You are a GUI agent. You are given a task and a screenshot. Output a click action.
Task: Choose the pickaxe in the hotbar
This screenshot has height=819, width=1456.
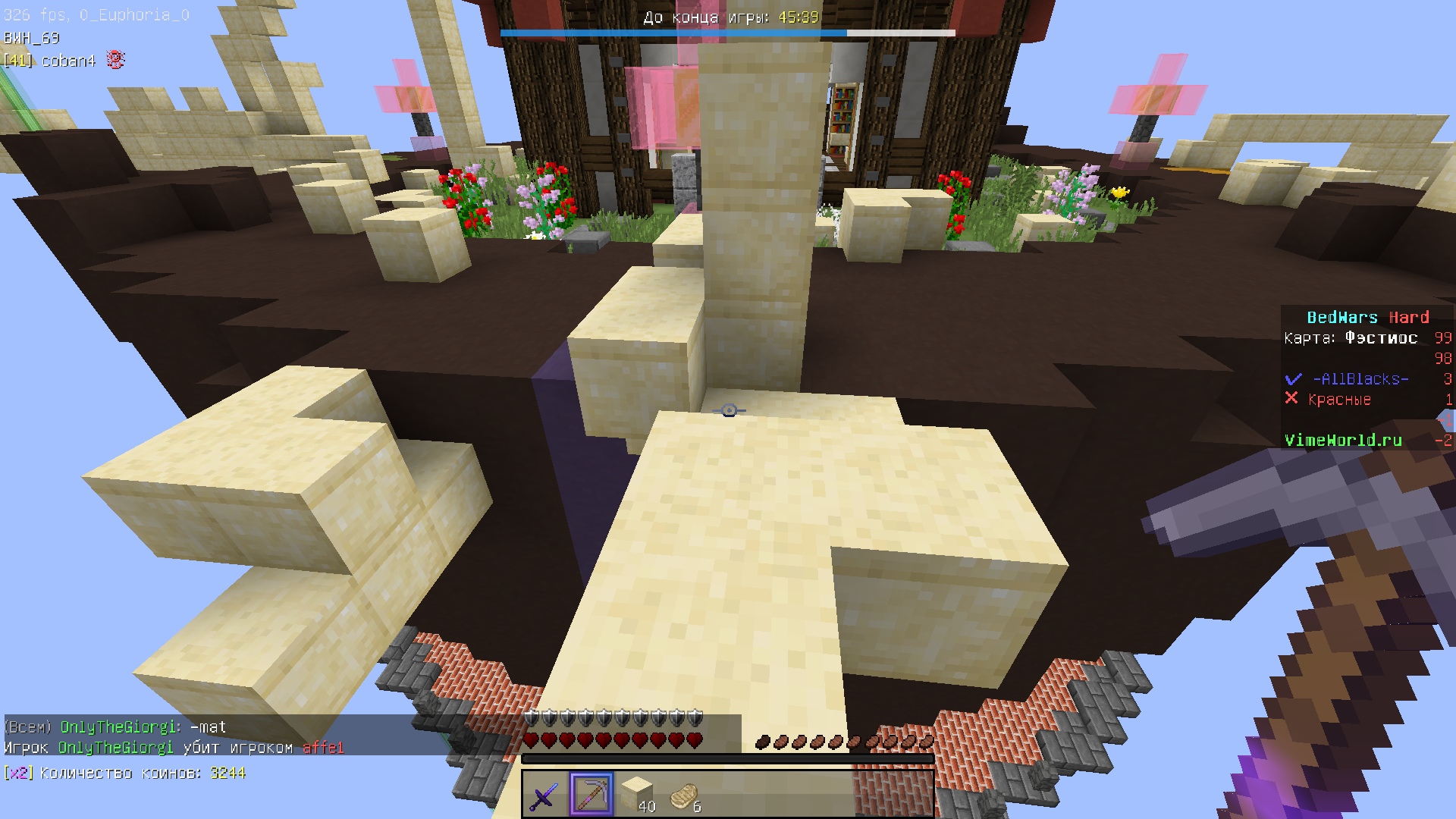591,795
